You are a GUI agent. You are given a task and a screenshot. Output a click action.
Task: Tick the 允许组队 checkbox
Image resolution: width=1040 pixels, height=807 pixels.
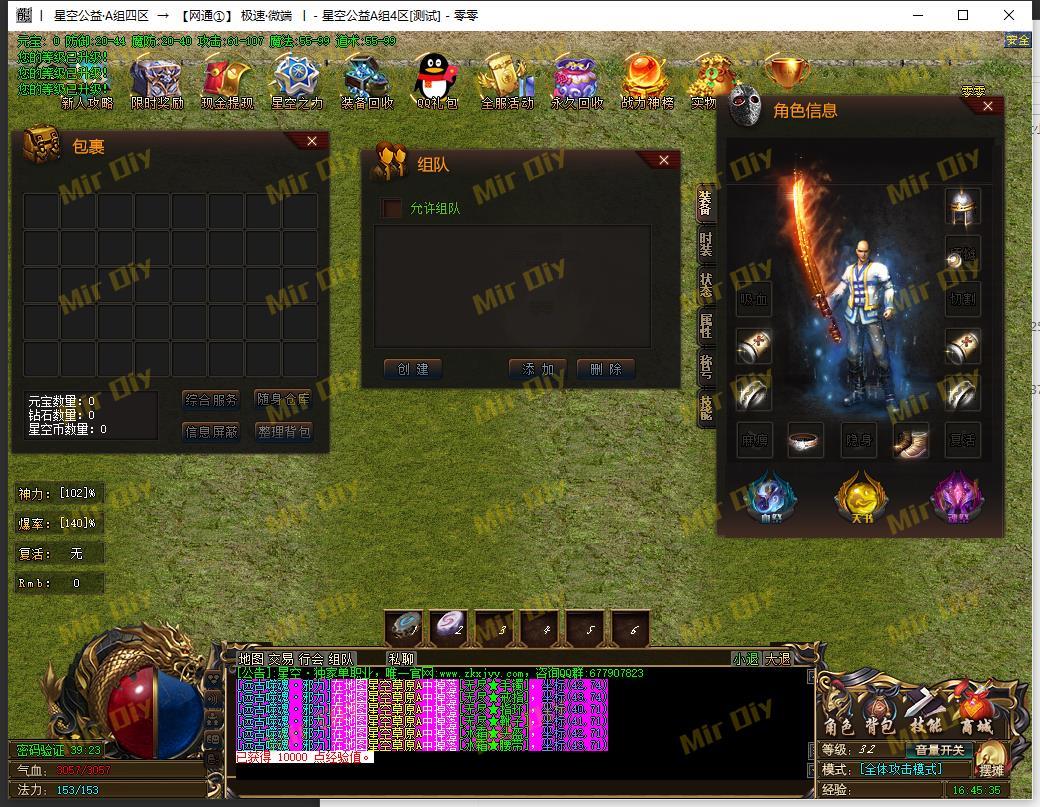(x=392, y=208)
